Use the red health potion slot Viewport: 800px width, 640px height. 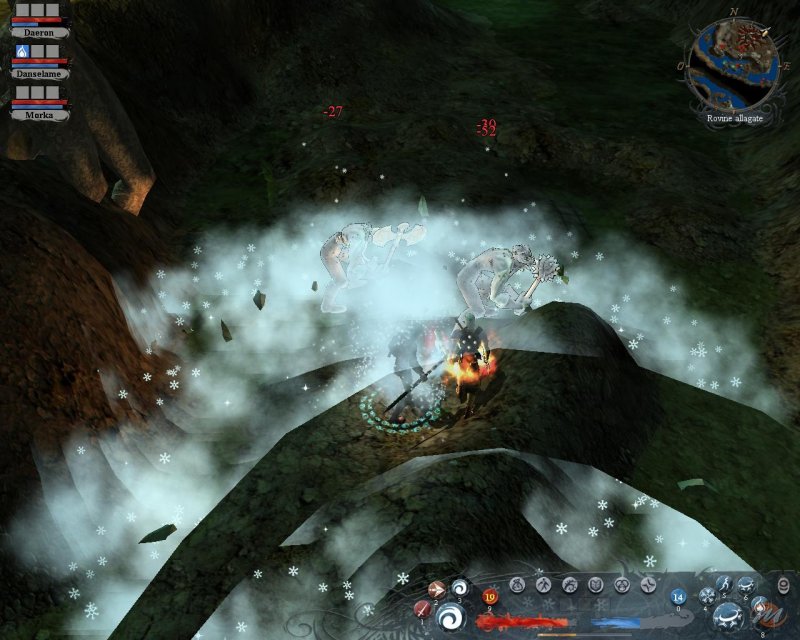pos(491,597)
